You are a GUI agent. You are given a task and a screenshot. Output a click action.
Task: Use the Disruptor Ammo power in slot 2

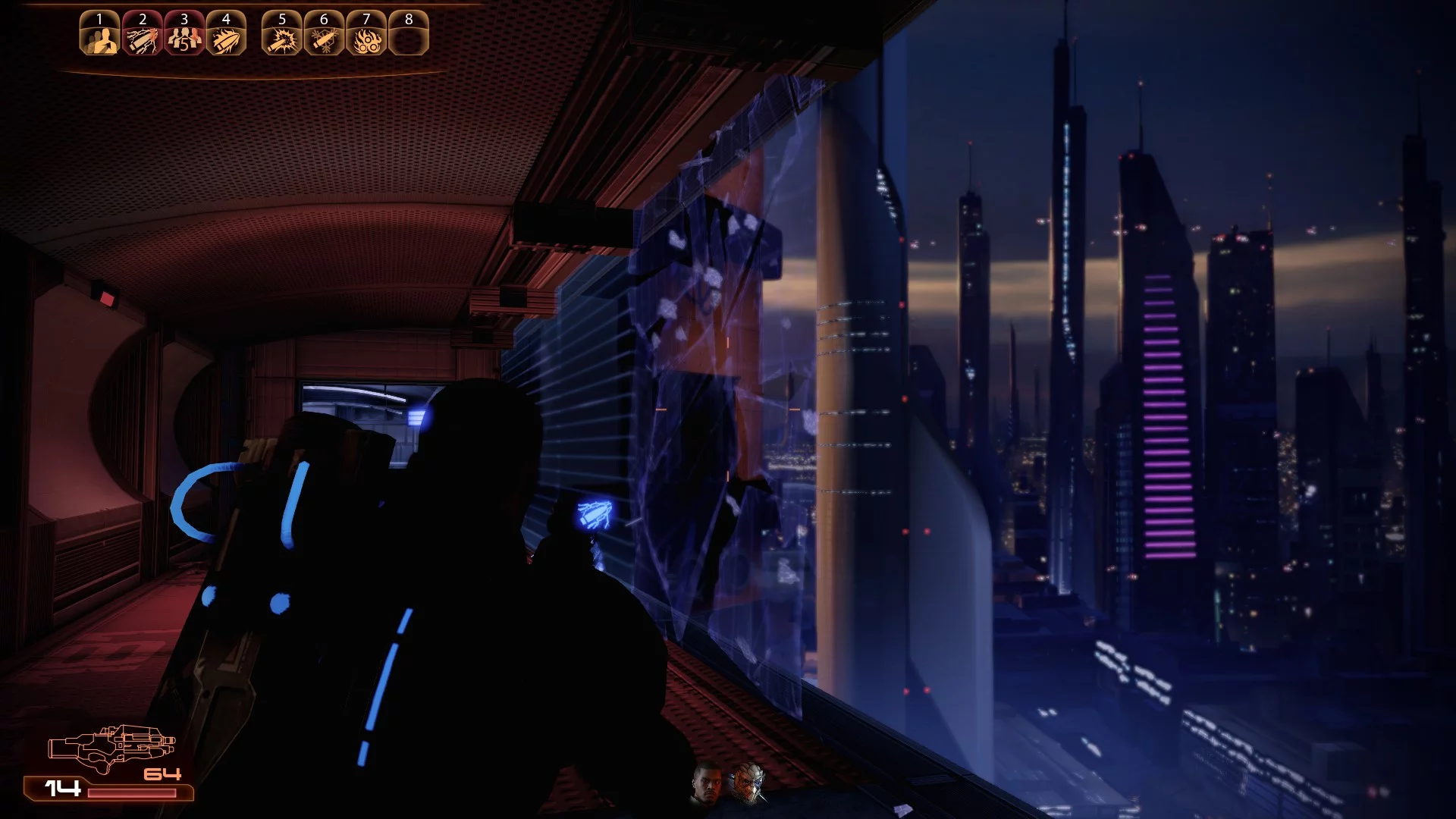[x=143, y=33]
